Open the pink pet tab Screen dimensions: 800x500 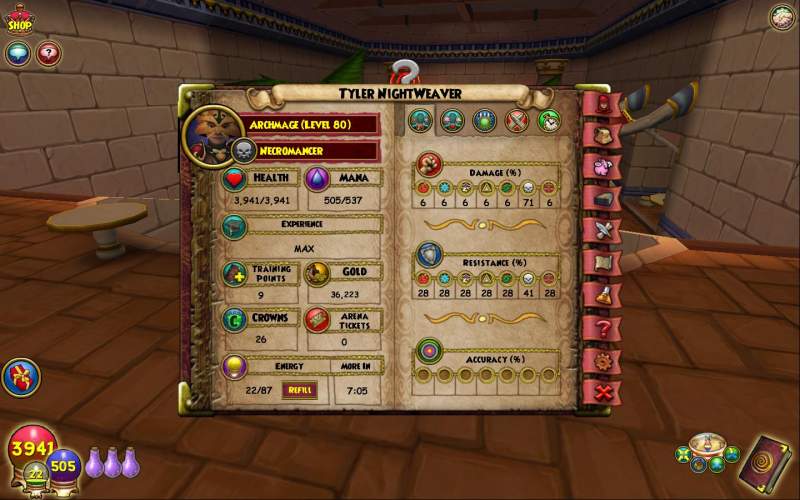click(x=603, y=166)
